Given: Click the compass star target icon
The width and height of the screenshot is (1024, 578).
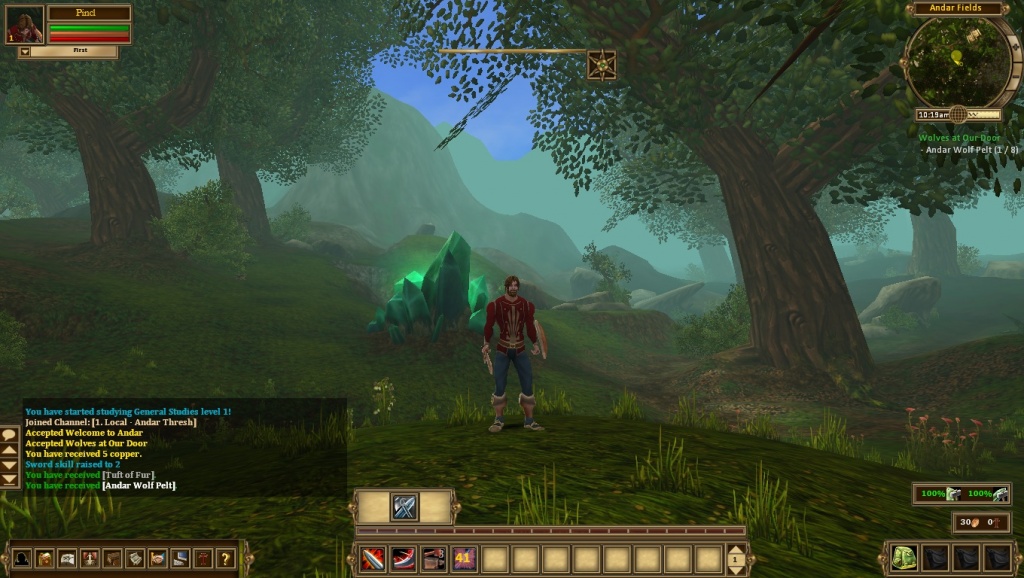Looking at the screenshot, I should [x=601, y=65].
